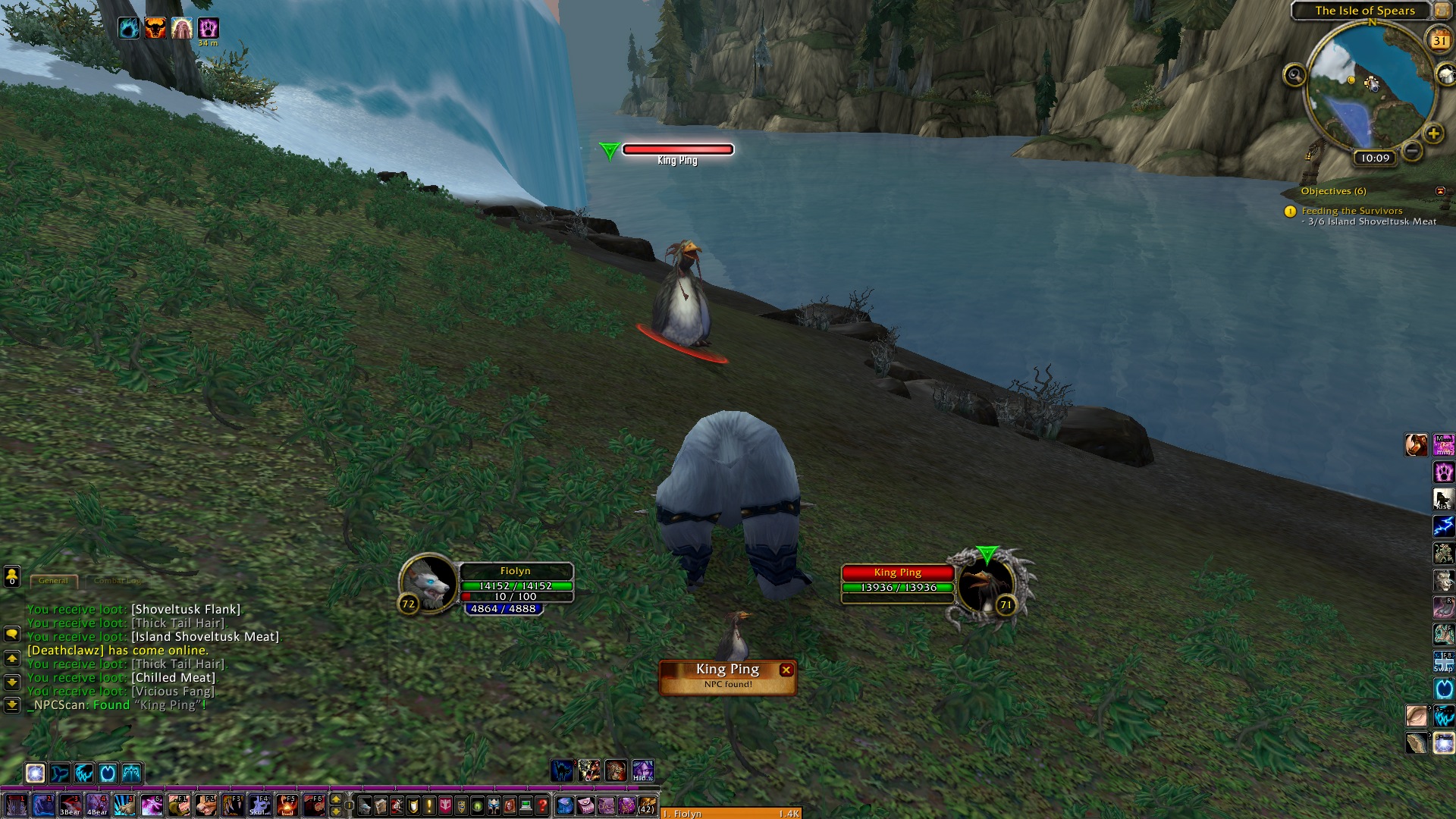The width and height of the screenshot is (1456, 819).
Task: Open the calendar showing day 31
Action: [x=1439, y=40]
